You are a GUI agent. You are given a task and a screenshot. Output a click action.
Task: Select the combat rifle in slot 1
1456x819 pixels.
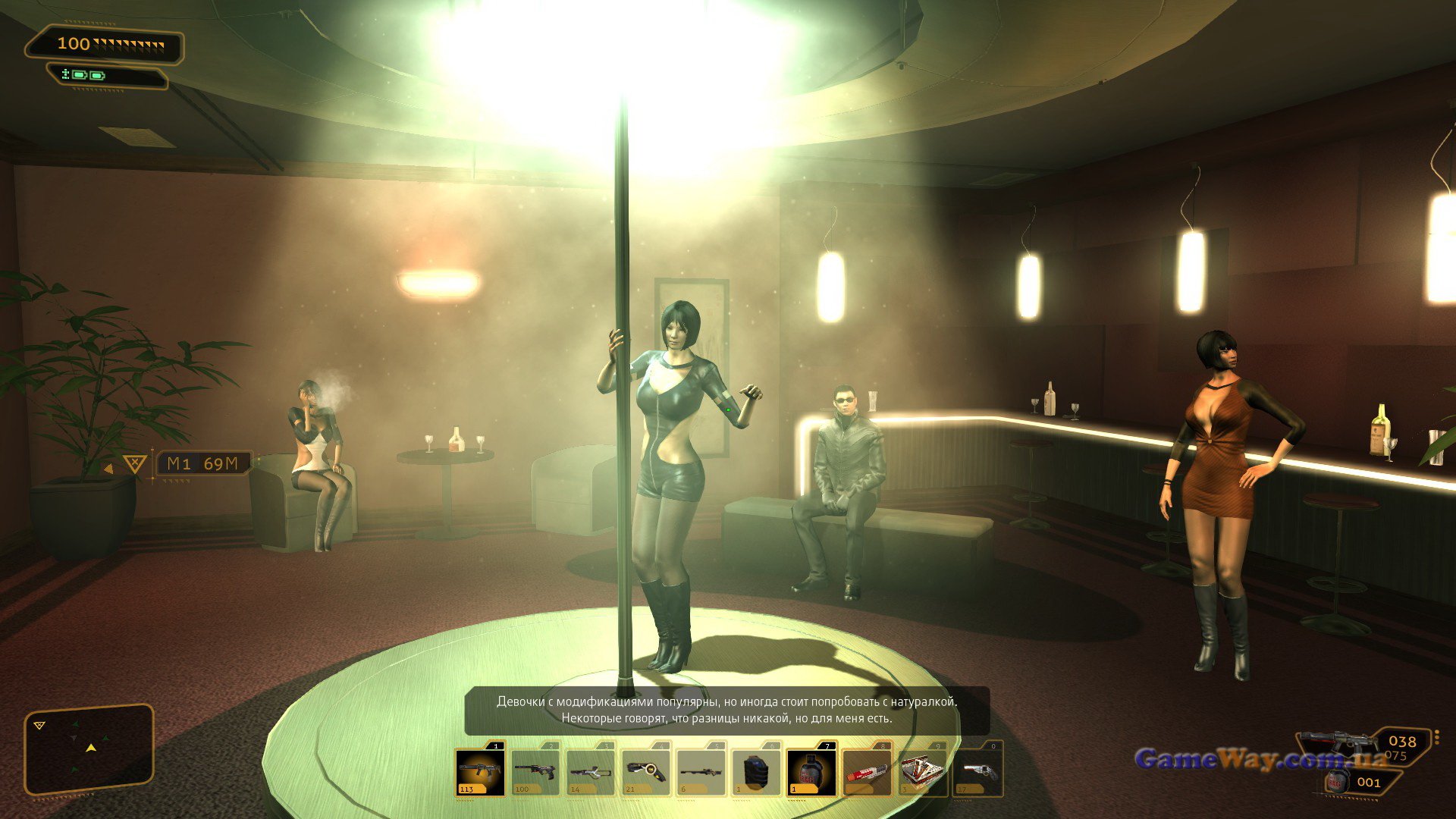click(480, 772)
